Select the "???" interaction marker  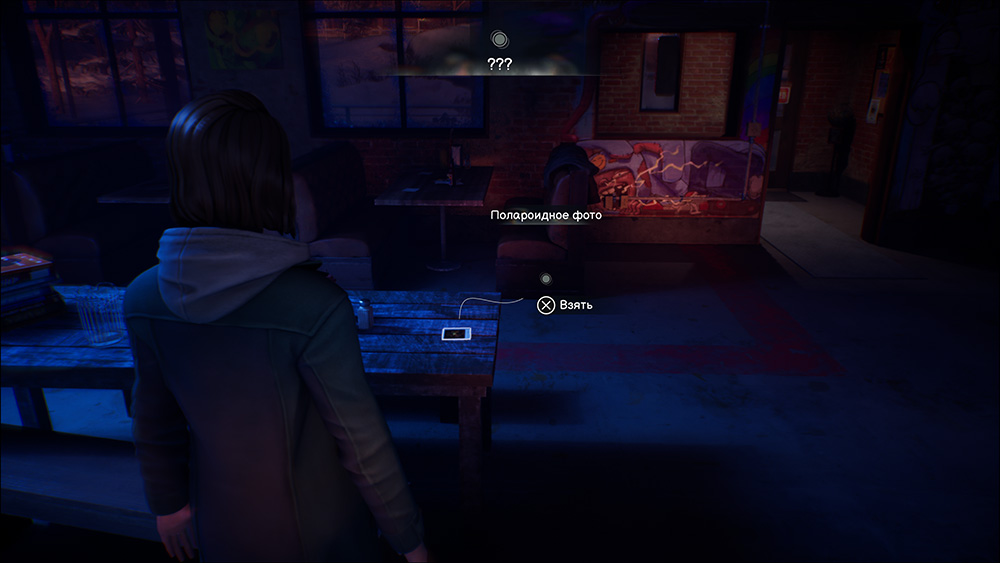tap(499, 40)
